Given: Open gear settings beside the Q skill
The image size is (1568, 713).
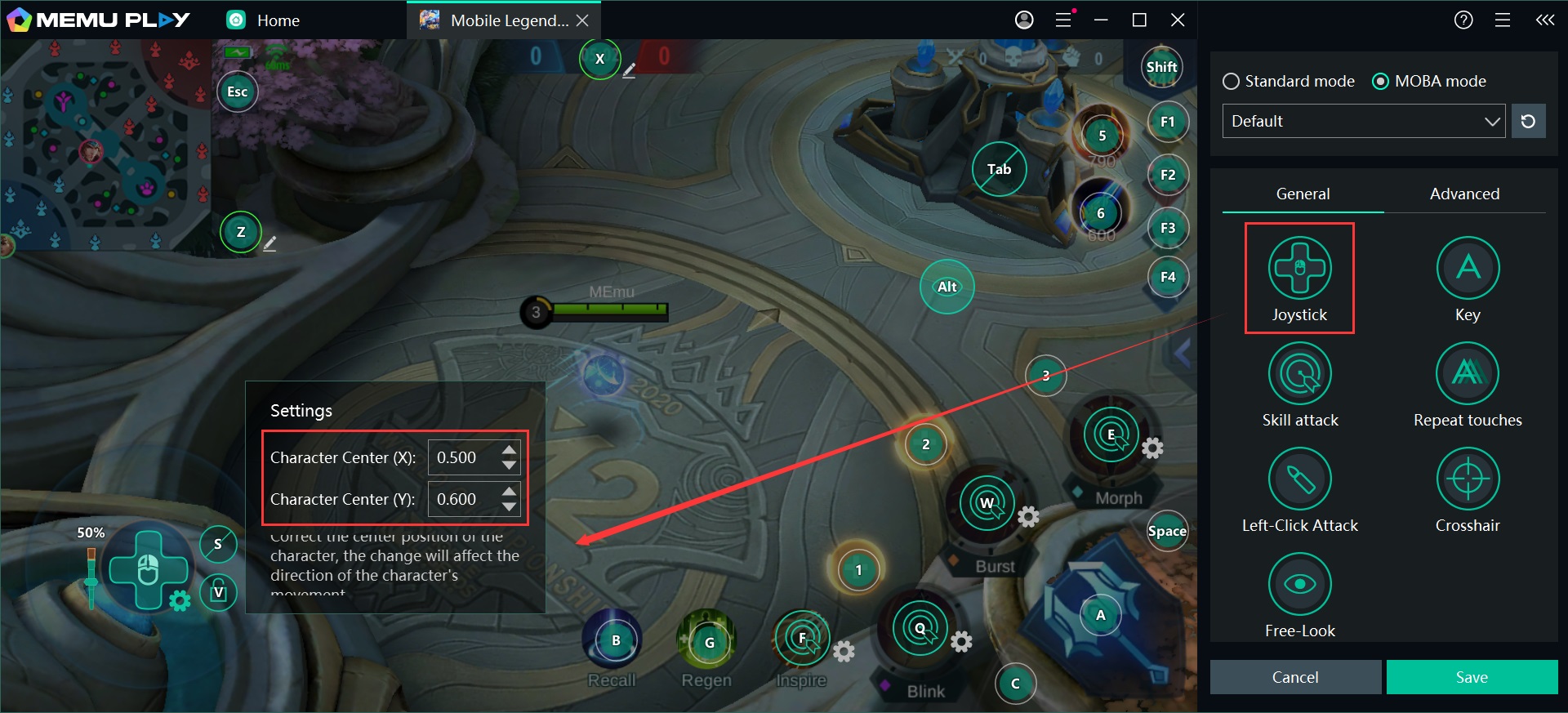Looking at the screenshot, I should point(962,642).
